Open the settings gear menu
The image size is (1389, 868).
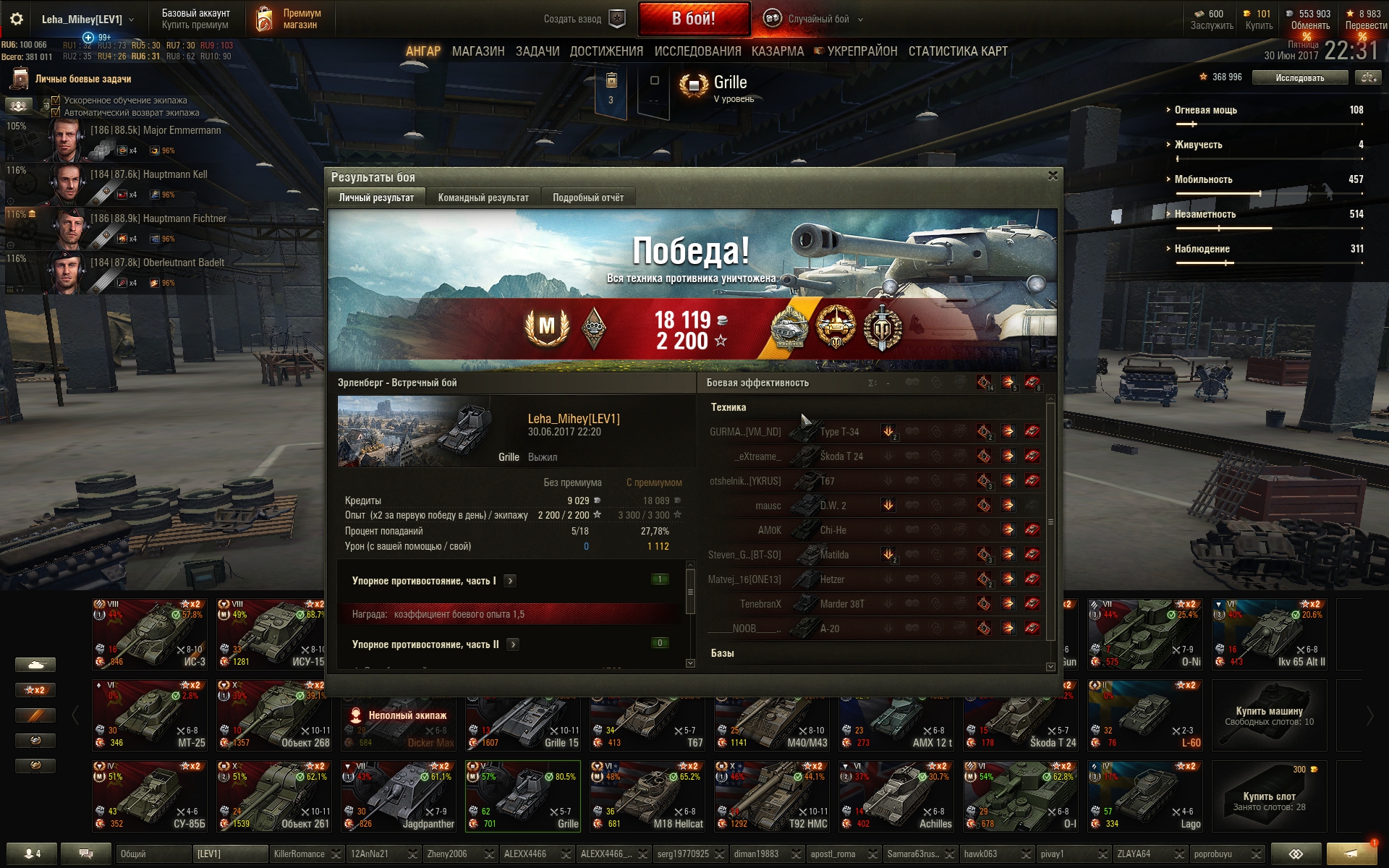tap(16, 20)
